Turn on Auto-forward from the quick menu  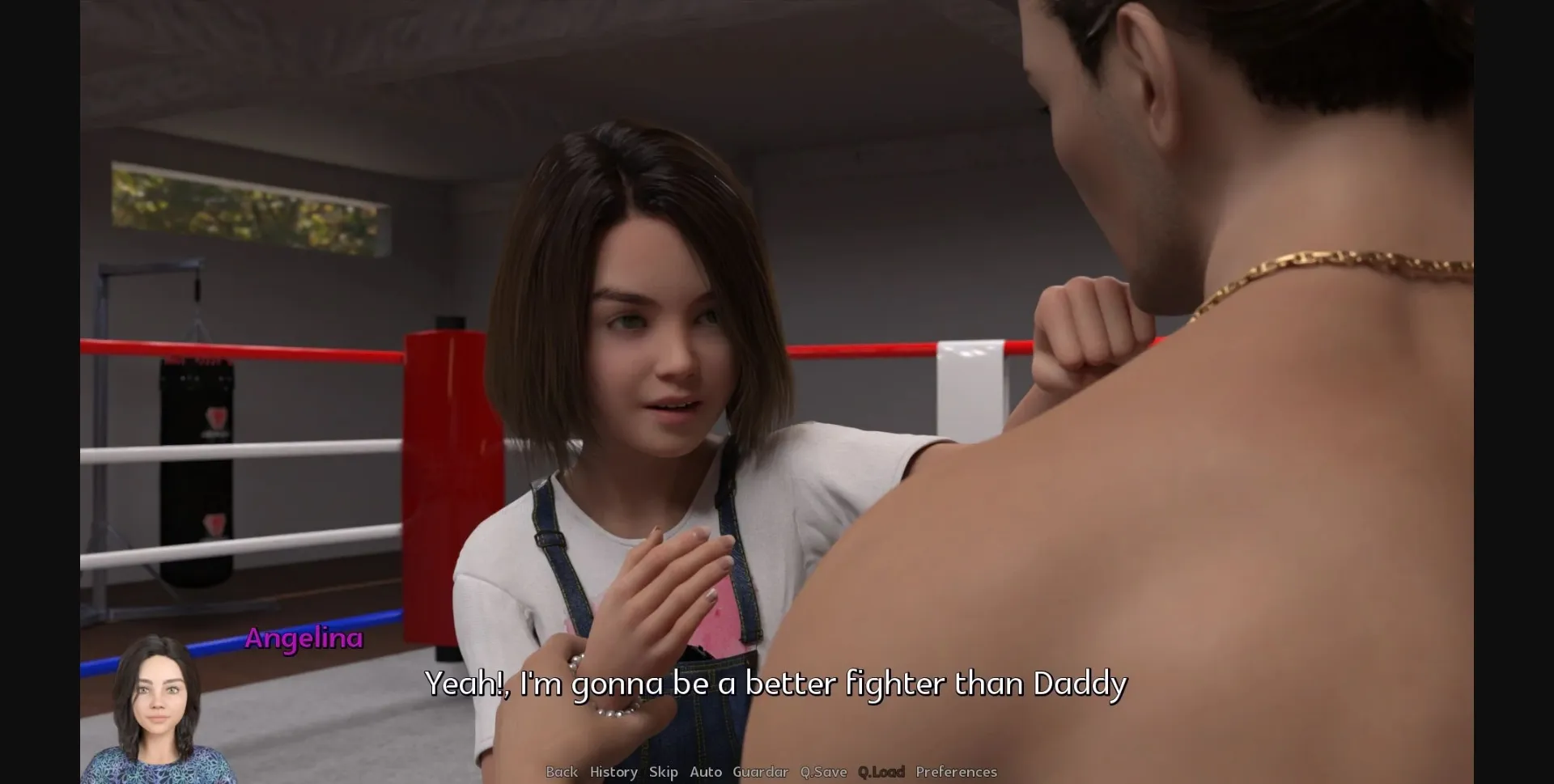click(x=707, y=772)
